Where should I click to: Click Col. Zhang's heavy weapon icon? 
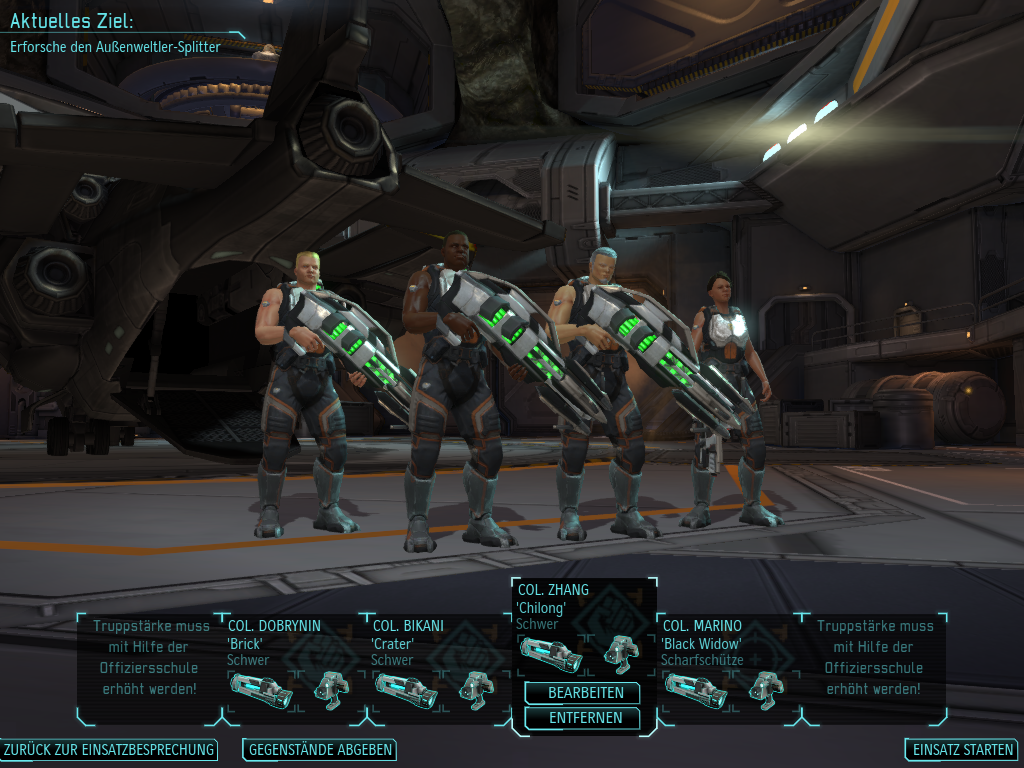click(x=551, y=655)
